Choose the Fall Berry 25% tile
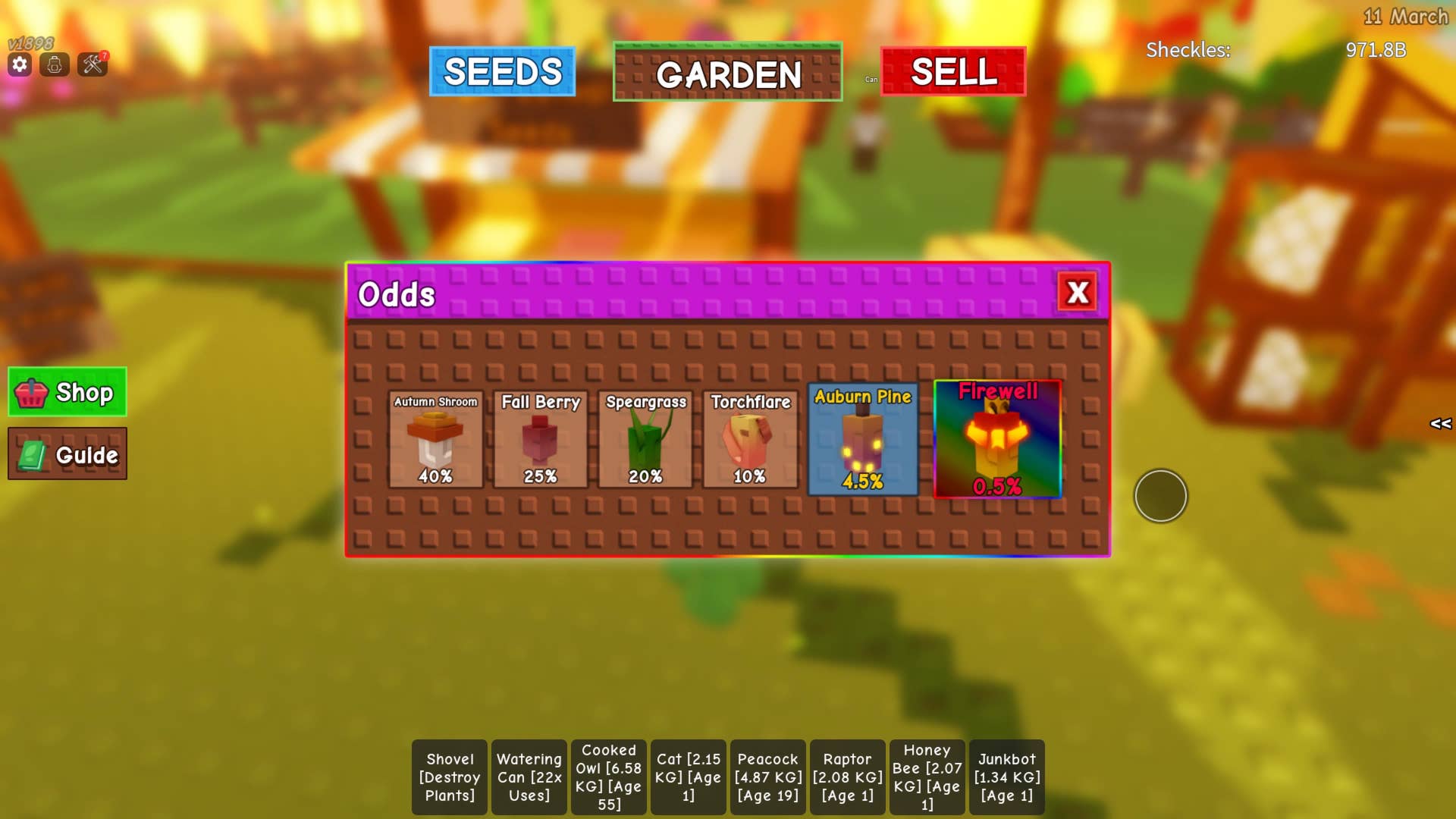Screen dimensions: 1456x819 coord(540,439)
